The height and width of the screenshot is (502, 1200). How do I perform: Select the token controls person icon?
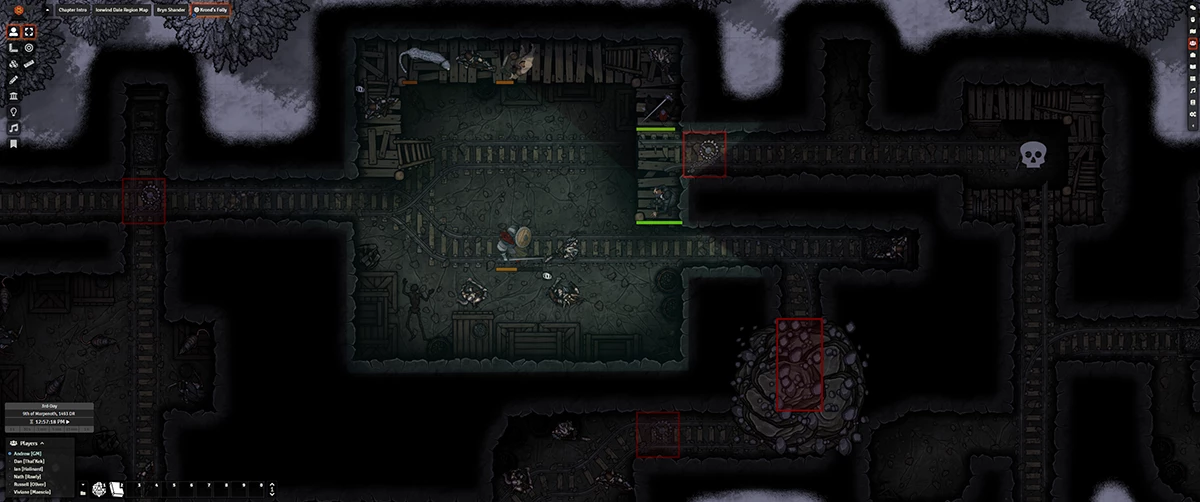[13, 31]
